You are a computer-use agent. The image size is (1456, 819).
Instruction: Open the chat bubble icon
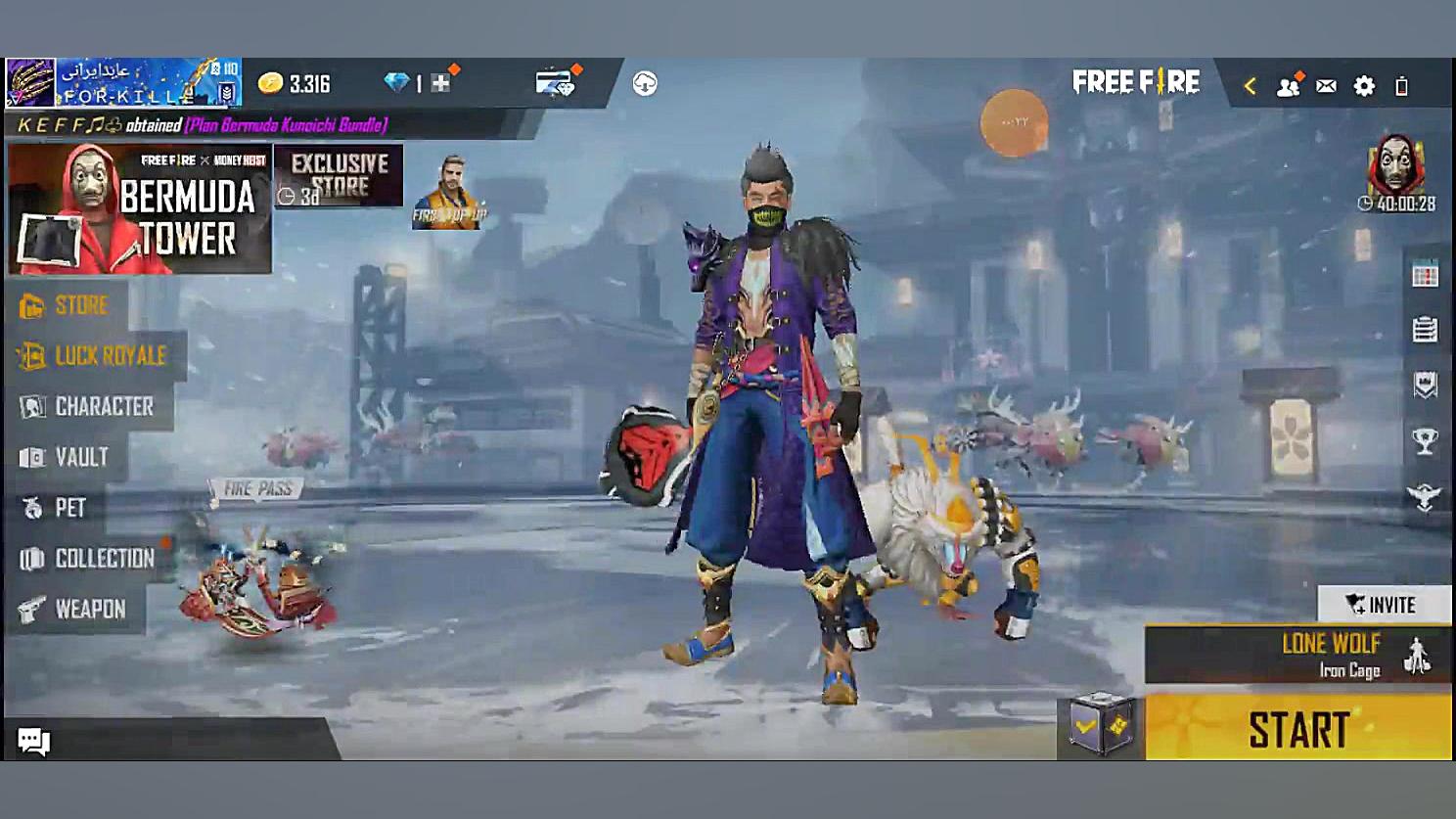(x=33, y=741)
